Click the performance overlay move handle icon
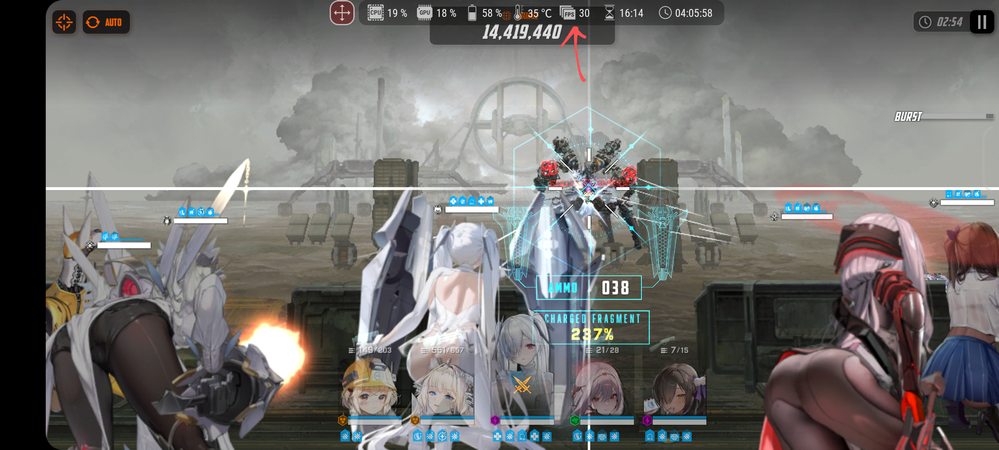Screen dimensions: 999x450 click(342, 13)
